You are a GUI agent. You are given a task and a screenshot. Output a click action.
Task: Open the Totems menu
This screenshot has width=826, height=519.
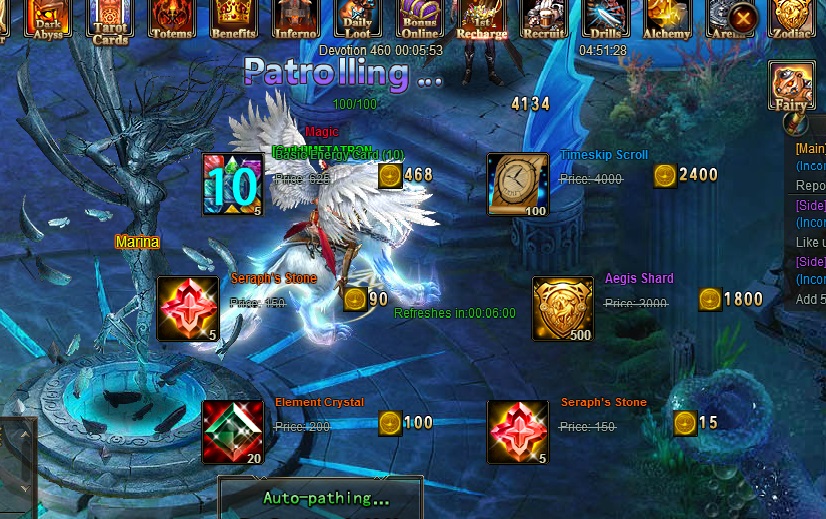(x=172, y=19)
